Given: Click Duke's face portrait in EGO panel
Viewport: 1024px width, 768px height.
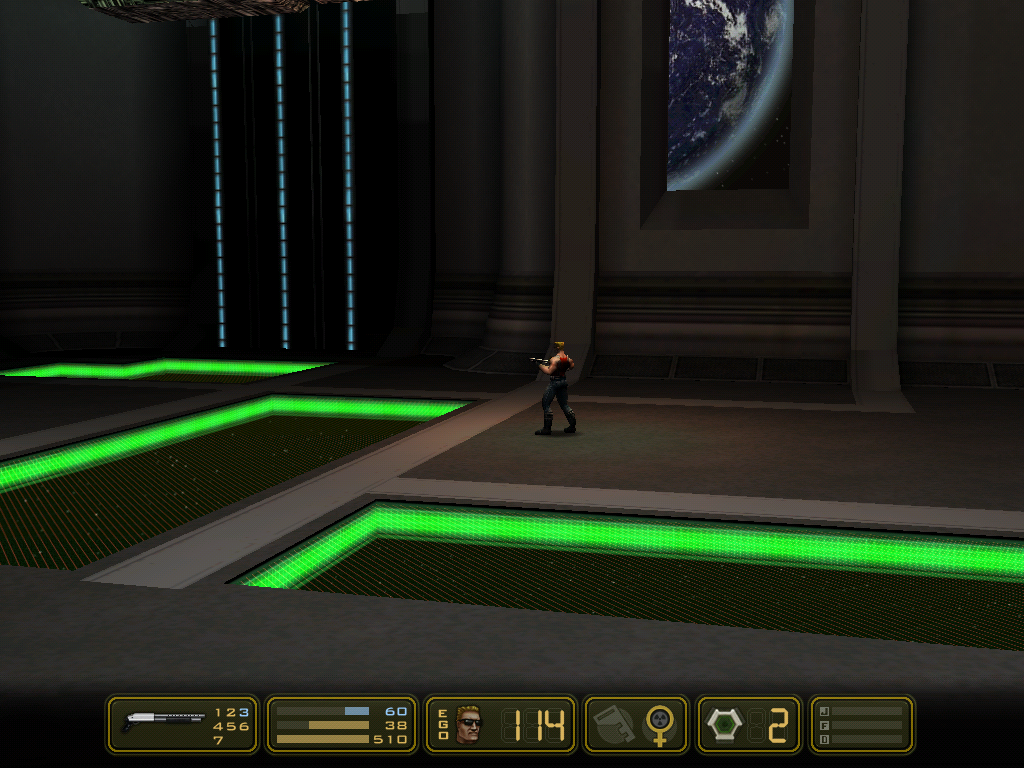Looking at the screenshot, I should pyautogui.click(x=469, y=724).
